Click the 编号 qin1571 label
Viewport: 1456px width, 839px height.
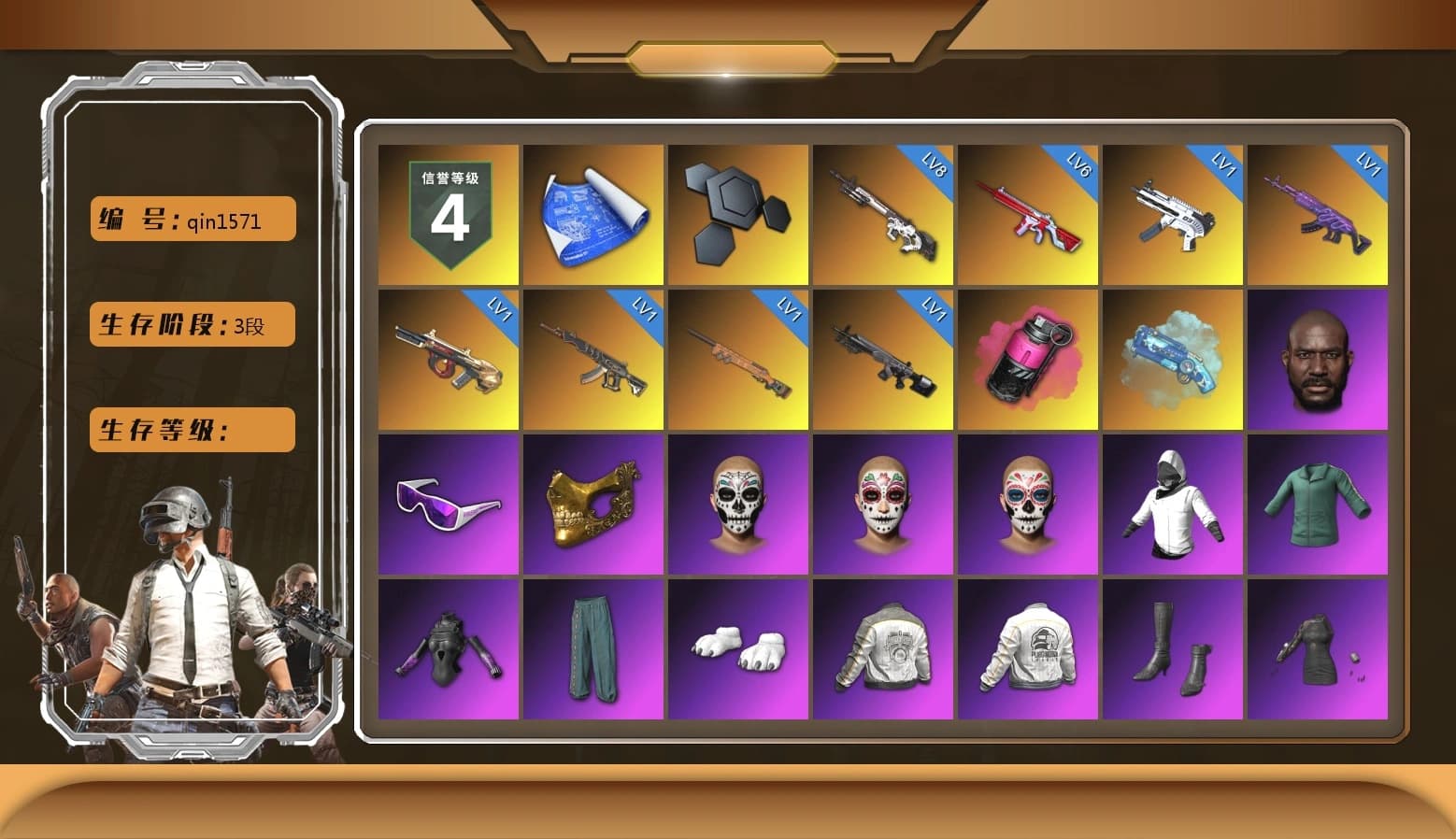click(191, 219)
